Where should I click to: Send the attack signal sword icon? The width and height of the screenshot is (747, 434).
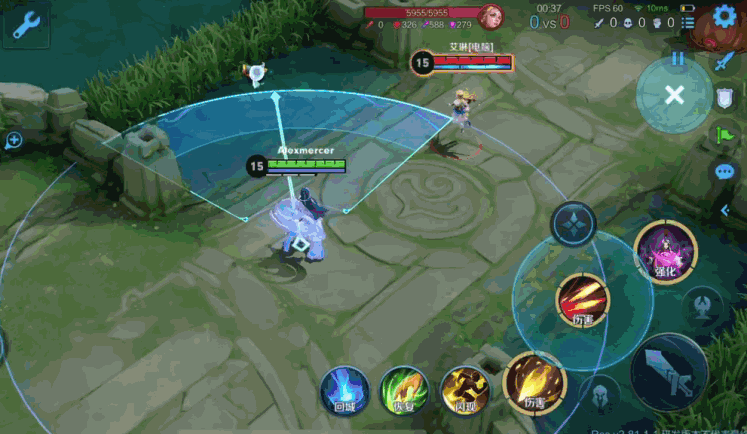point(725,60)
